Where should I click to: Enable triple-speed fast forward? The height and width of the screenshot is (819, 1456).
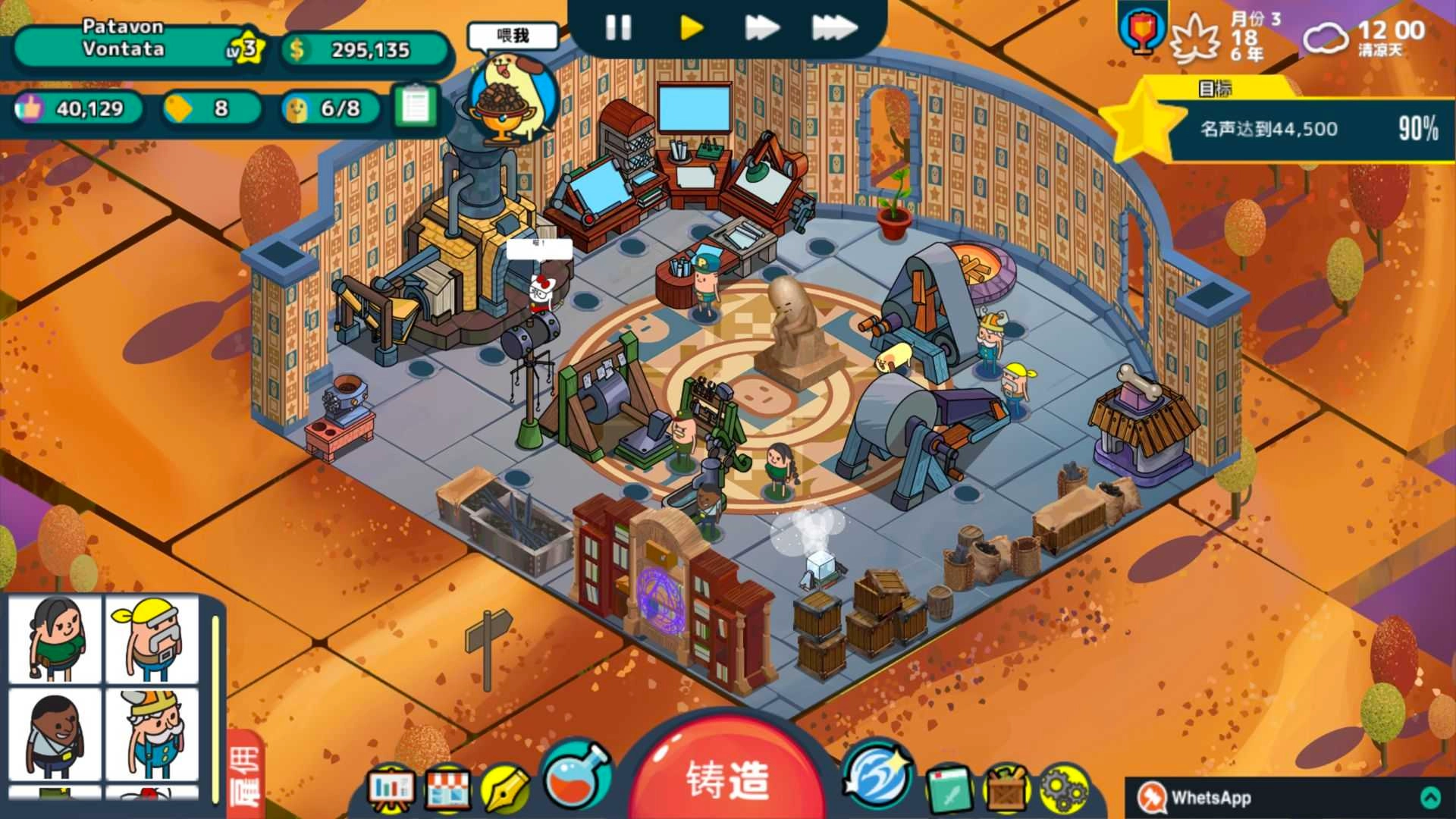(834, 27)
